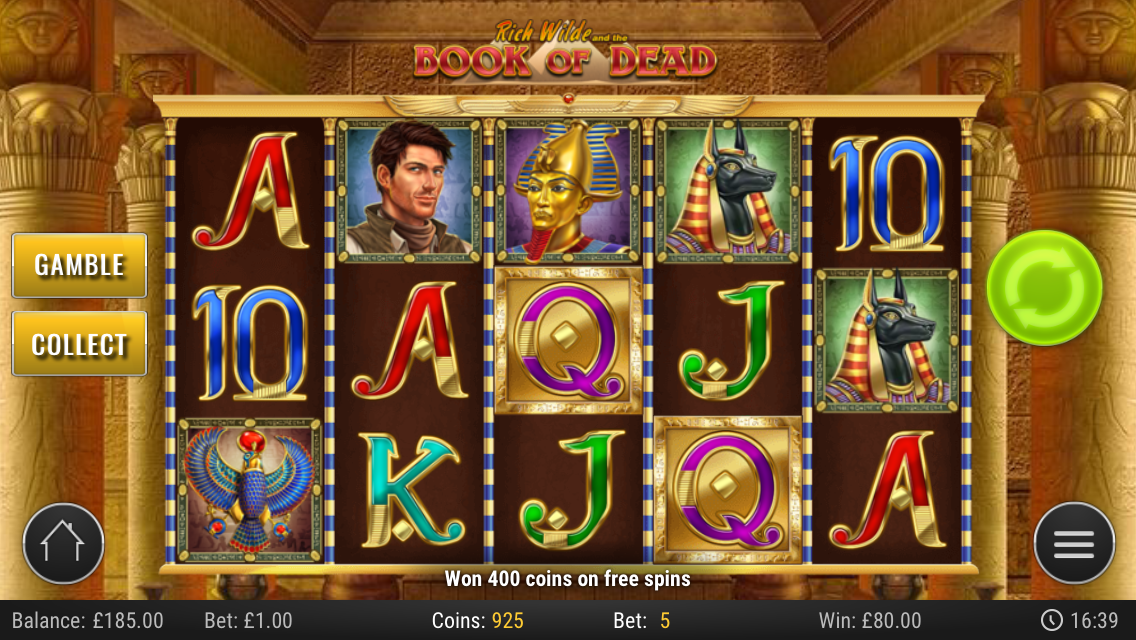Screen dimensions: 1136x640
Task: Open the hamburger menu
Action: (x=1074, y=543)
